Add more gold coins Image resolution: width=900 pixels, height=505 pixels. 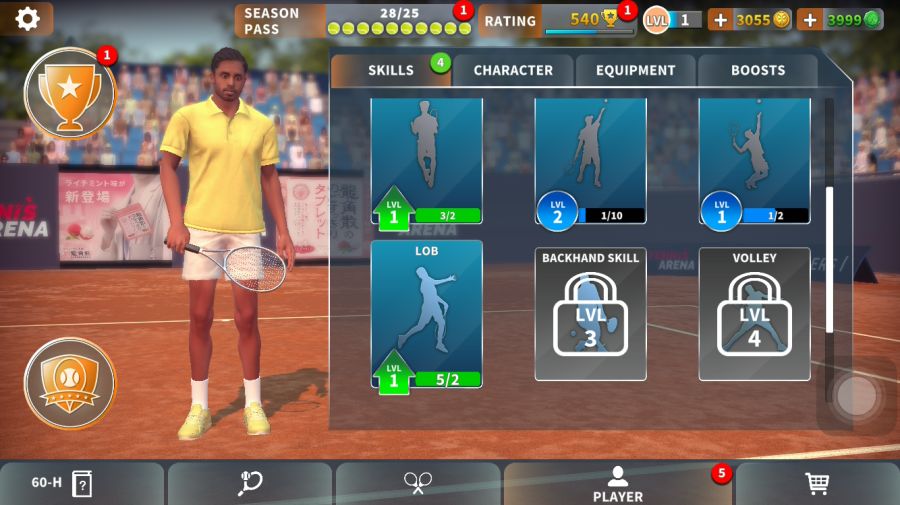click(x=720, y=19)
